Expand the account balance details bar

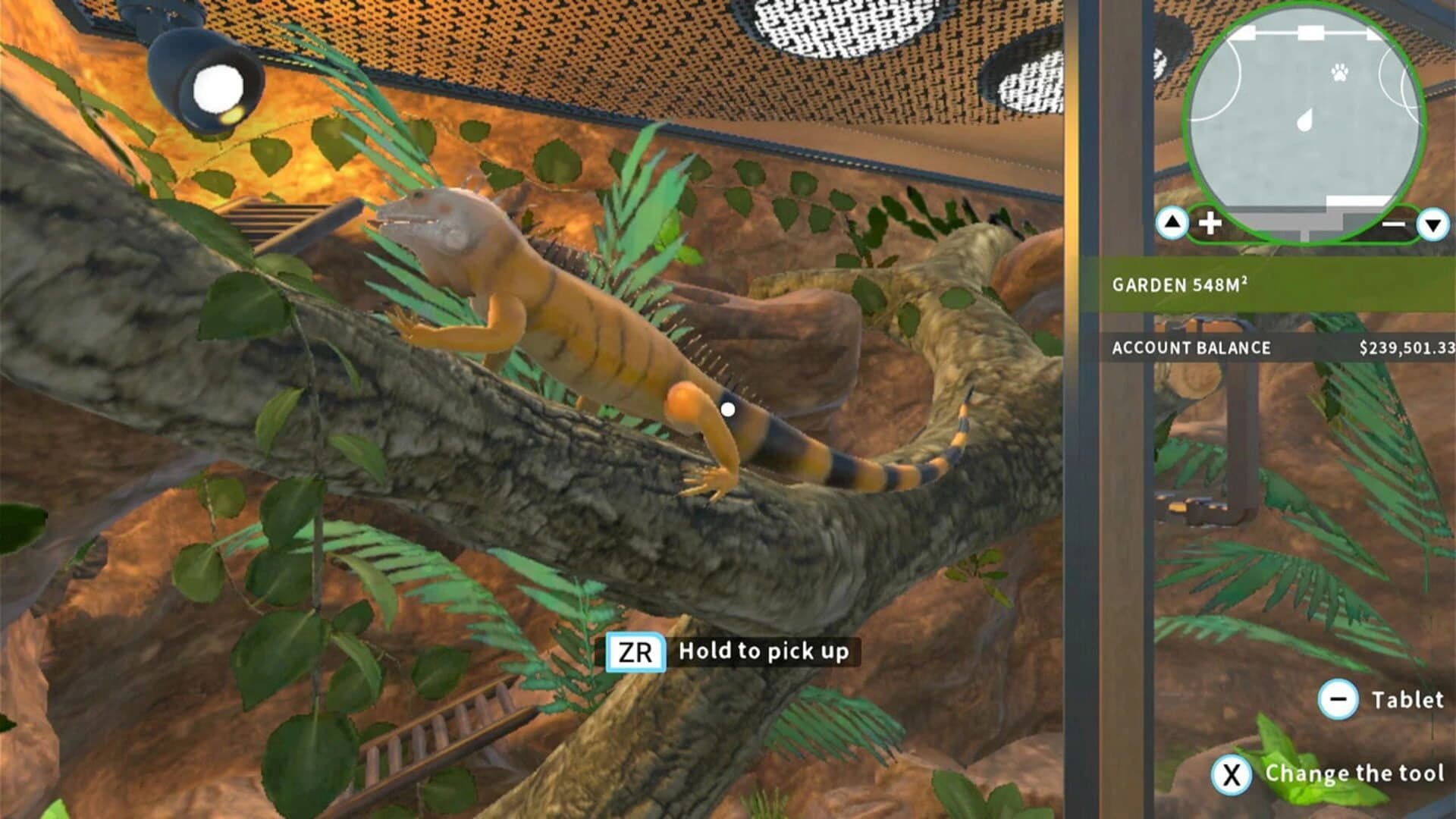pos(1274,347)
